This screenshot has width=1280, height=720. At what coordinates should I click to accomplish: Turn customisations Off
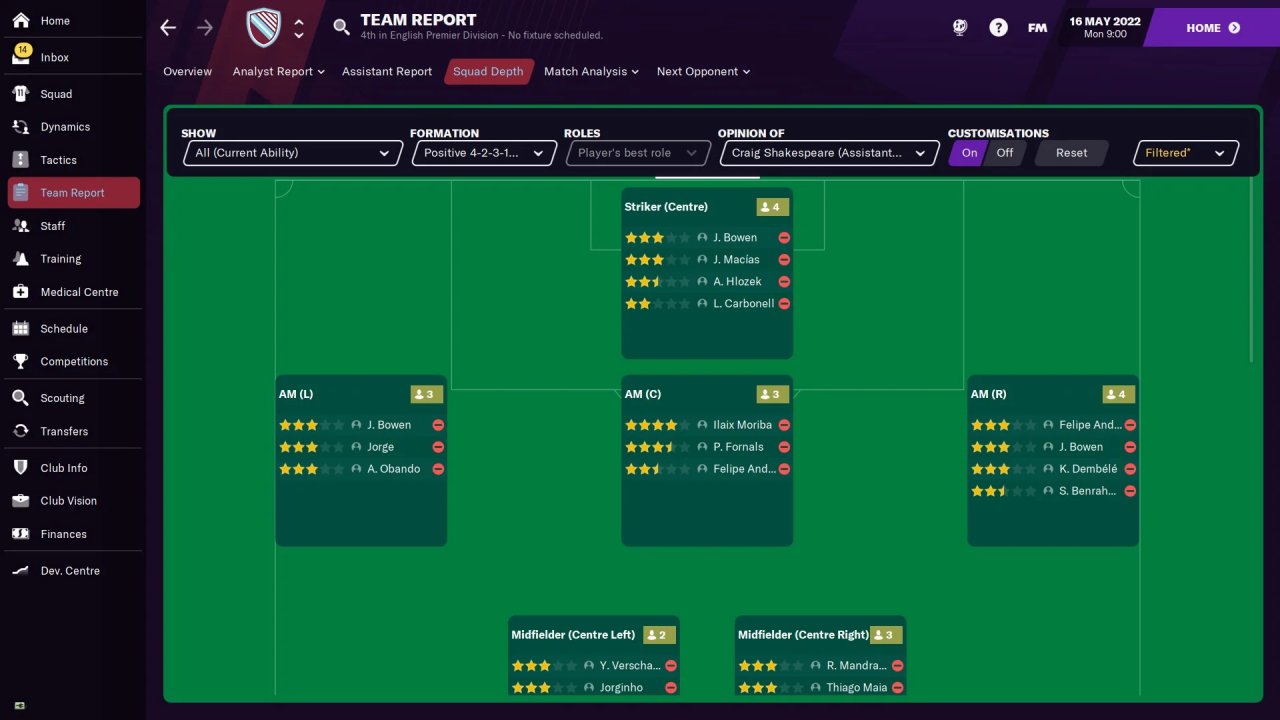coord(1004,153)
